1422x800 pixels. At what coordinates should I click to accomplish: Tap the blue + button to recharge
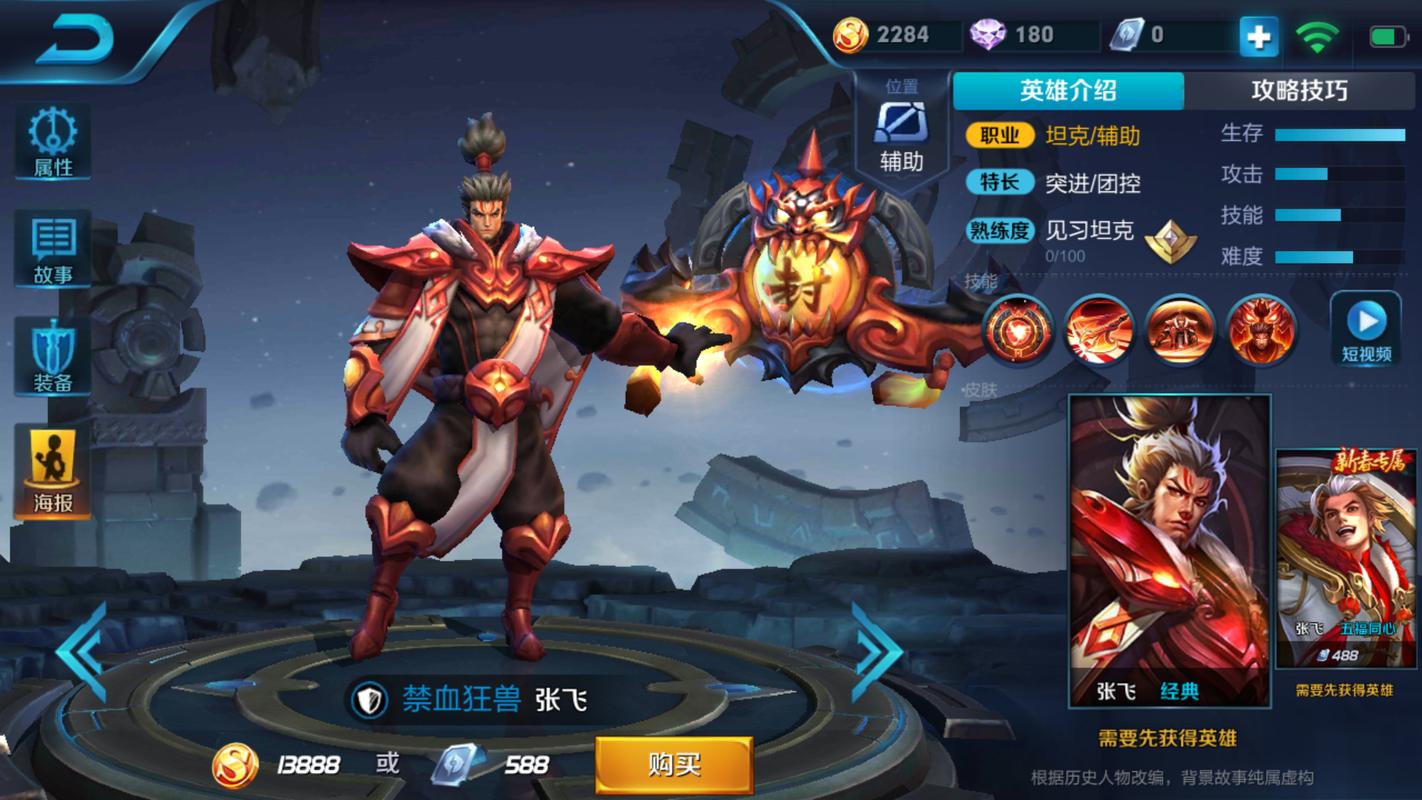click(x=1258, y=35)
